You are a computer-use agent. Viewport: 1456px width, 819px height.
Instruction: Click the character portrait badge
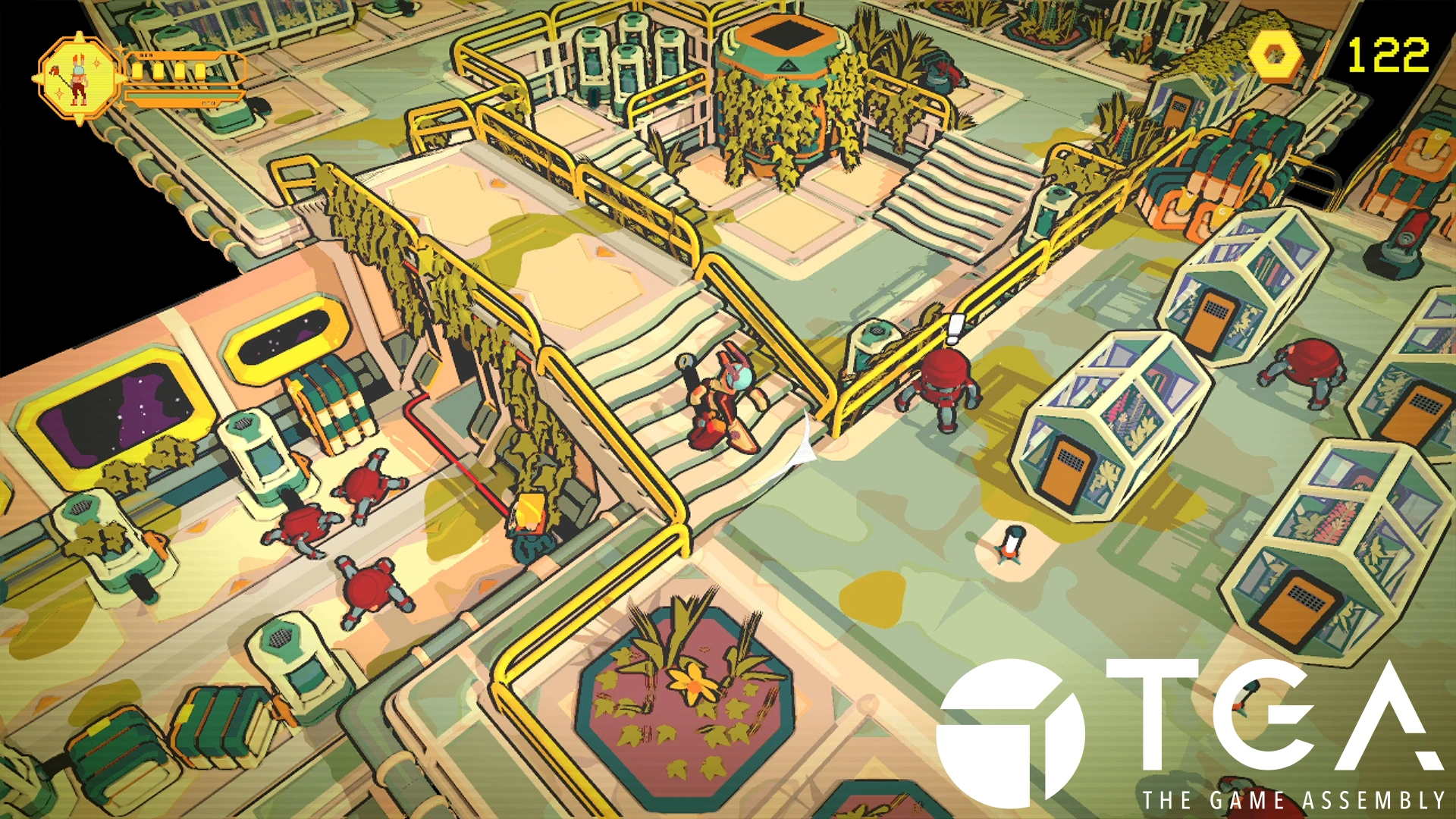point(78,78)
